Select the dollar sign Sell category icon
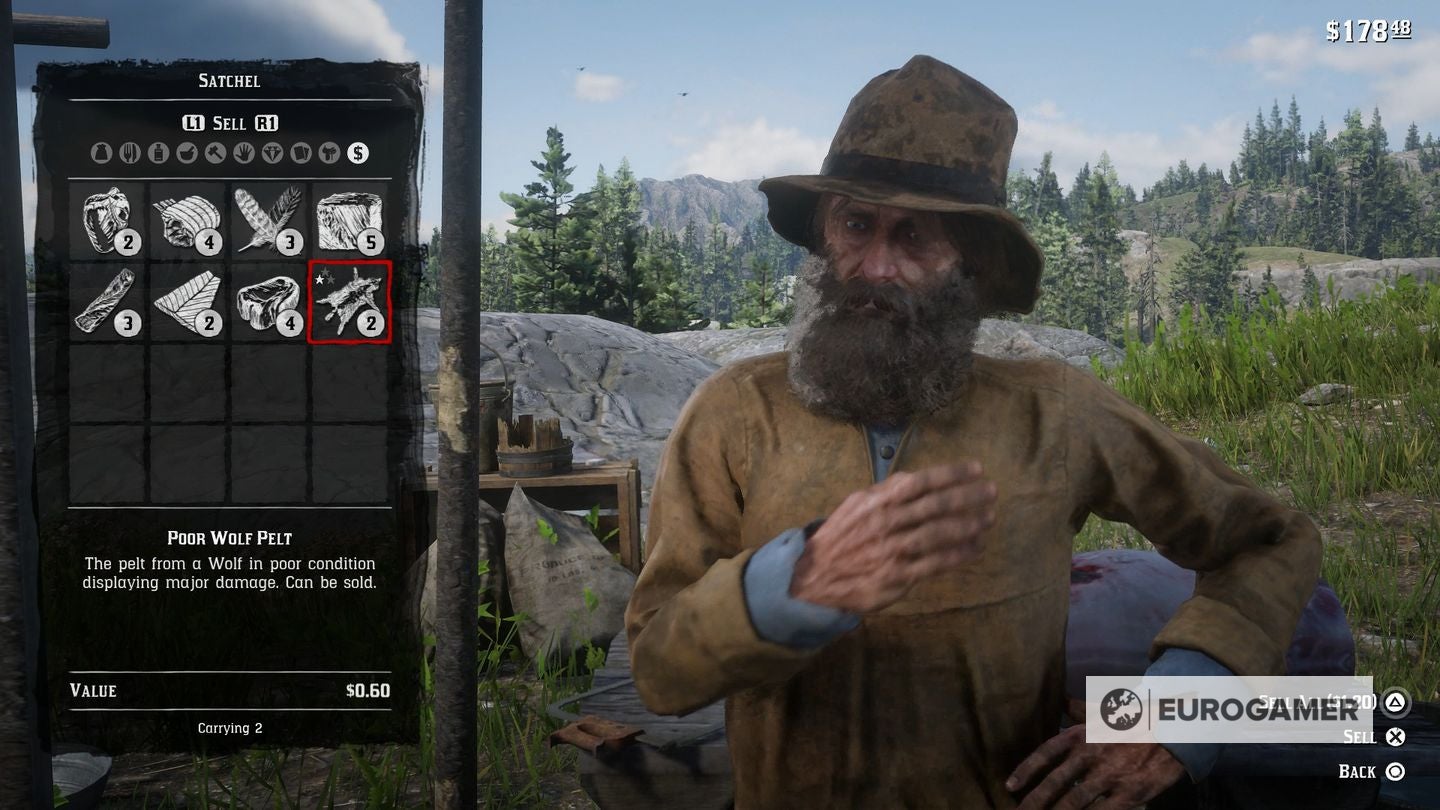The width and height of the screenshot is (1440, 810). pos(359,153)
